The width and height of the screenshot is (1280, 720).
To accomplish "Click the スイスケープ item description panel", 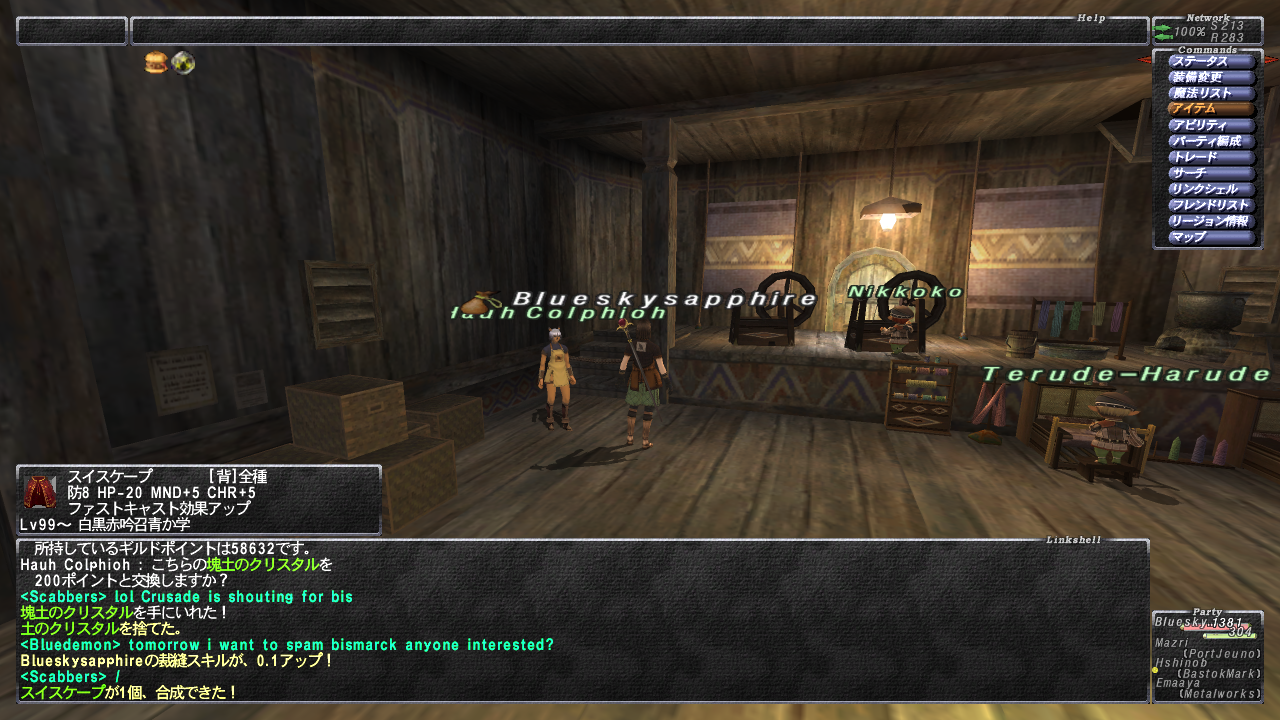I will (x=198, y=500).
